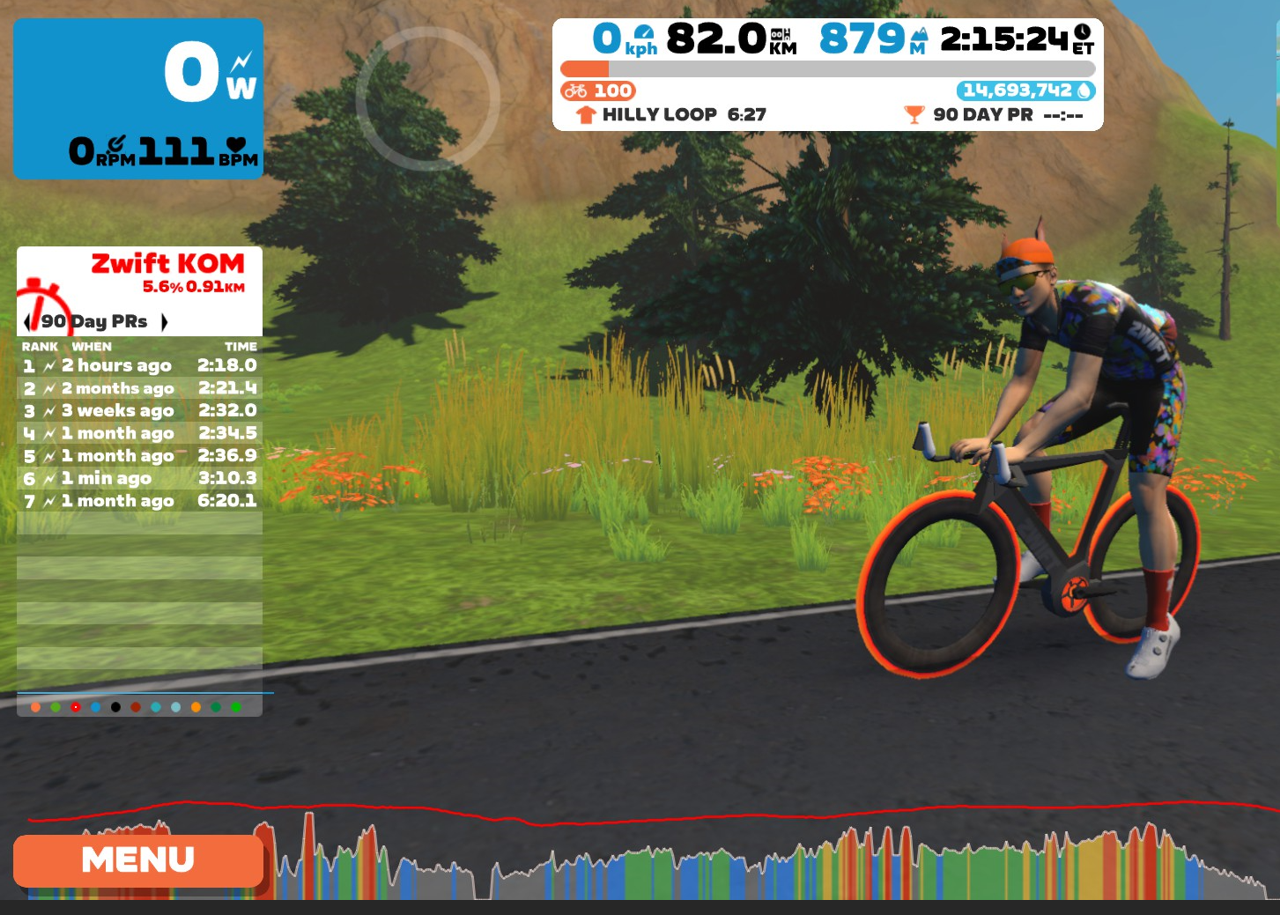Click the right arrow beside 90 Day PRs
The height and width of the screenshot is (915, 1280).
[164, 322]
